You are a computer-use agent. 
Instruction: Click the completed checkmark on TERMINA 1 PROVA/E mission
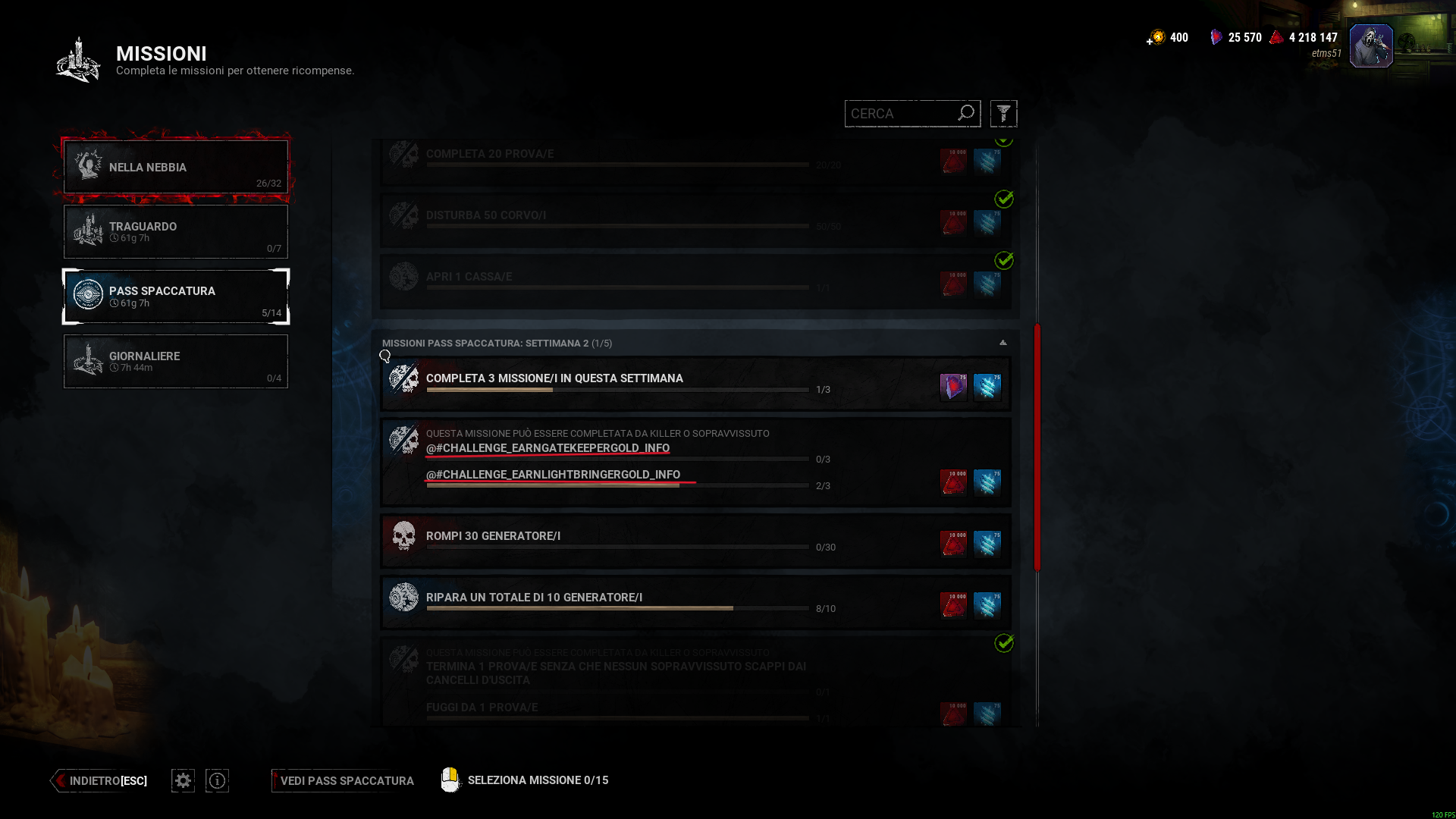pyautogui.click(x=1005, y=643)
